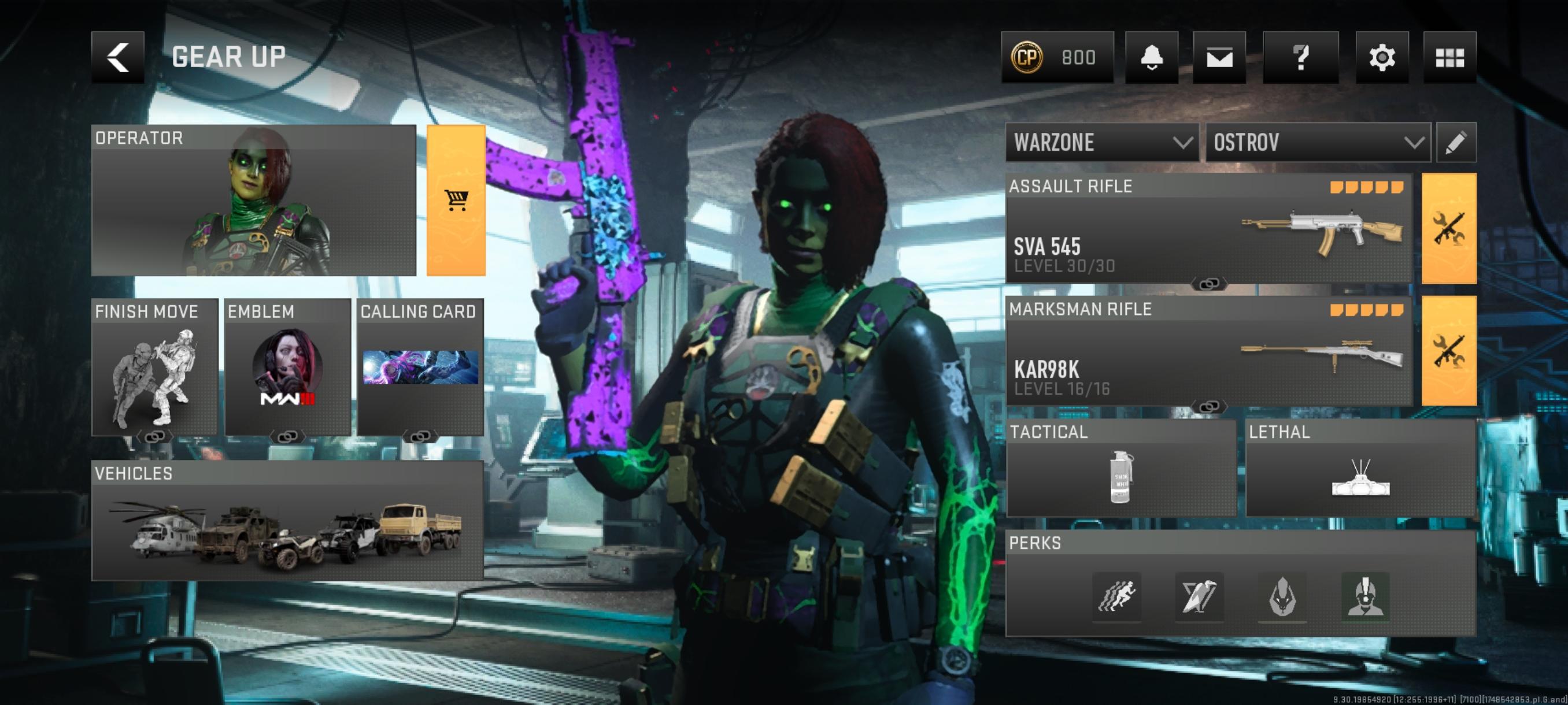
Task: Select the Tactical equipment slot
Action: (1120, 467)
